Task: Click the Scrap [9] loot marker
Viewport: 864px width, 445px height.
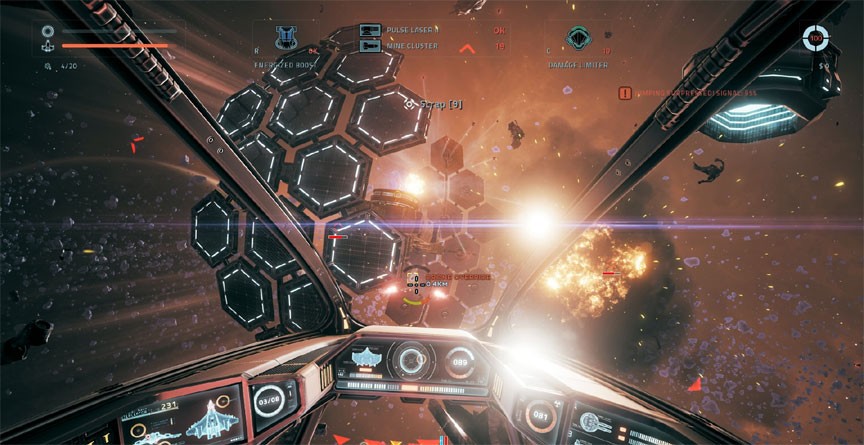Action: tap(433, 103)
